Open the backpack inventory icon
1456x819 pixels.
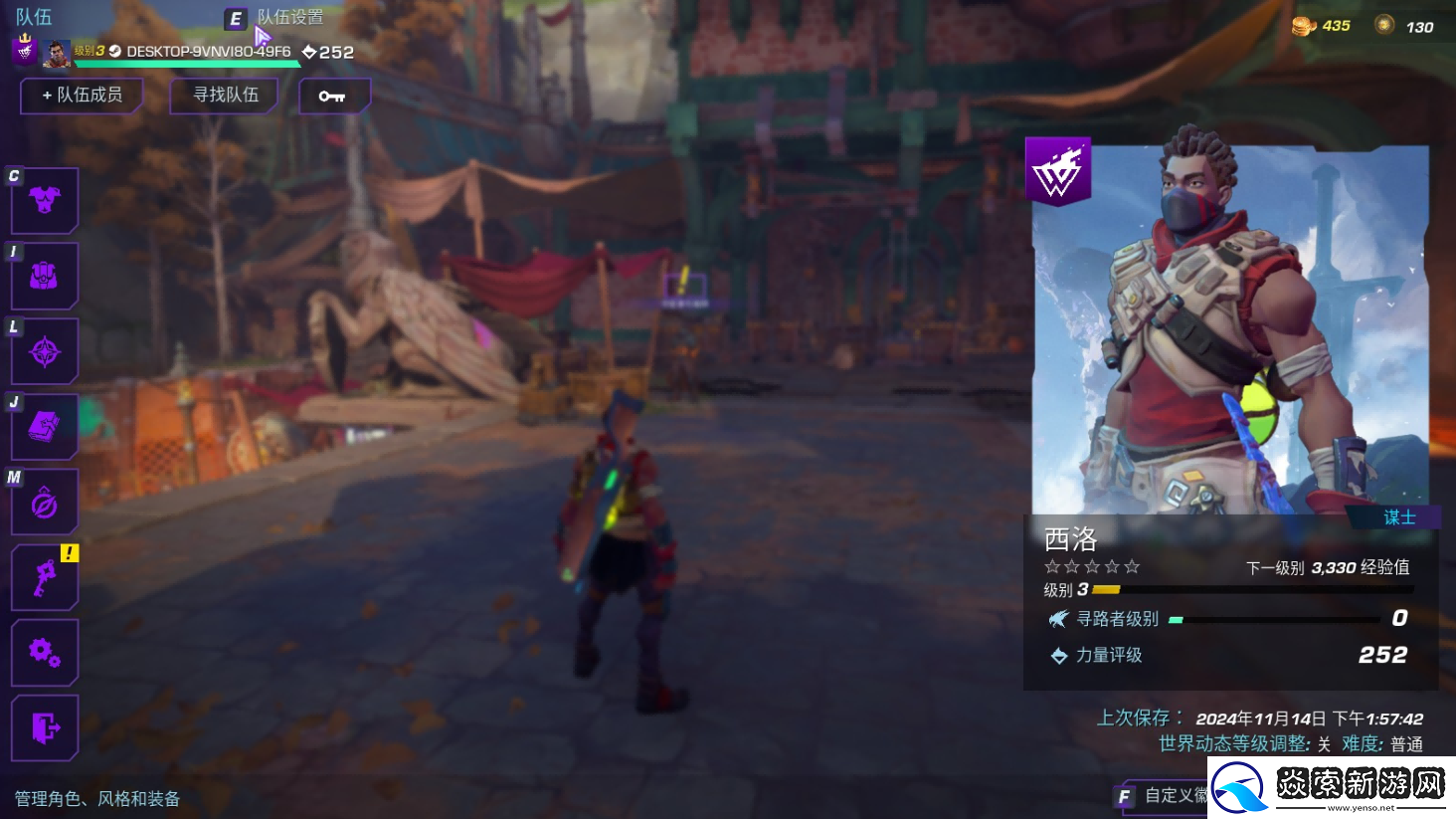(x=45, y=276)
